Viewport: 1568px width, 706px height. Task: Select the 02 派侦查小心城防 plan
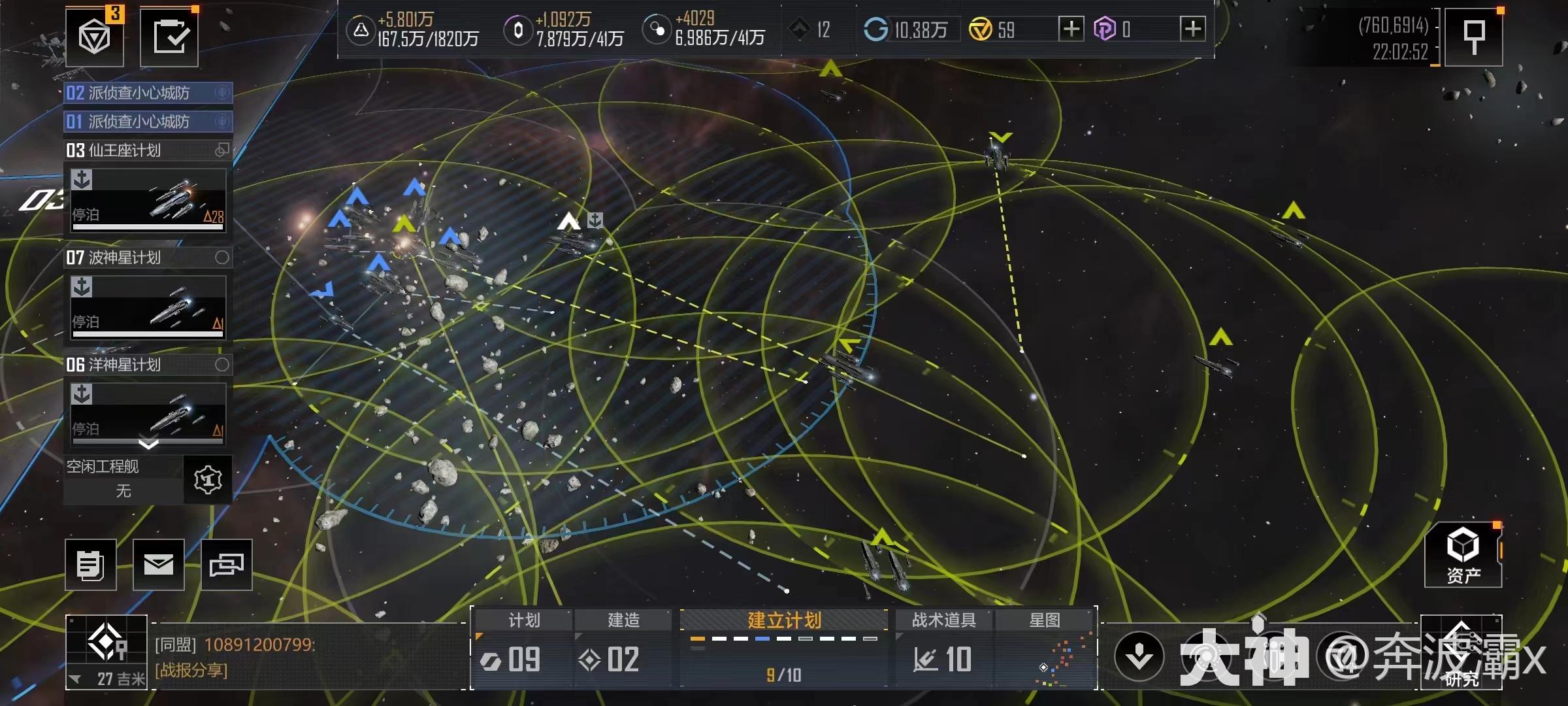coord(148,93)
